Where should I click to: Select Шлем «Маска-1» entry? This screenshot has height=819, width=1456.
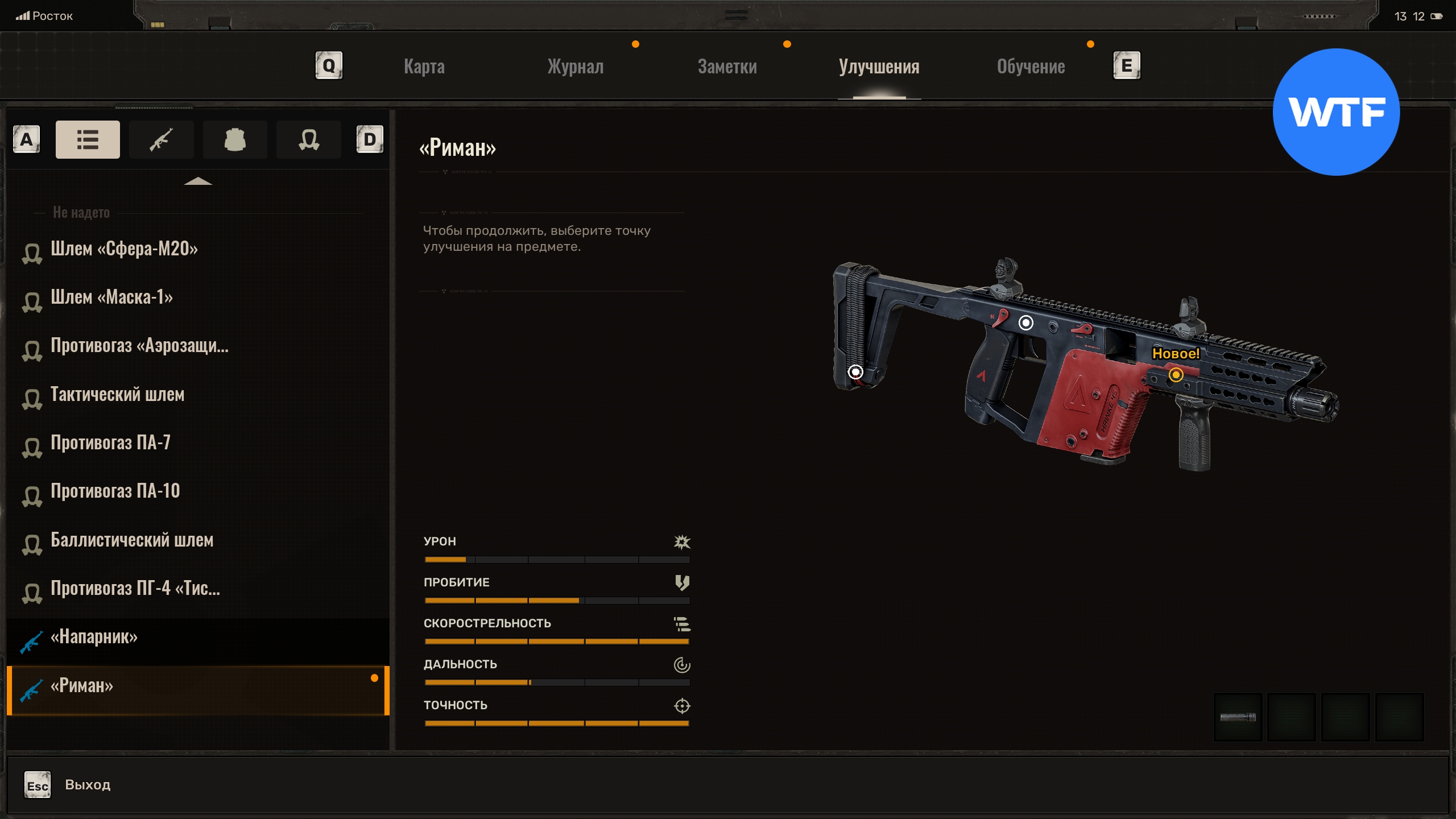(111, 297)
